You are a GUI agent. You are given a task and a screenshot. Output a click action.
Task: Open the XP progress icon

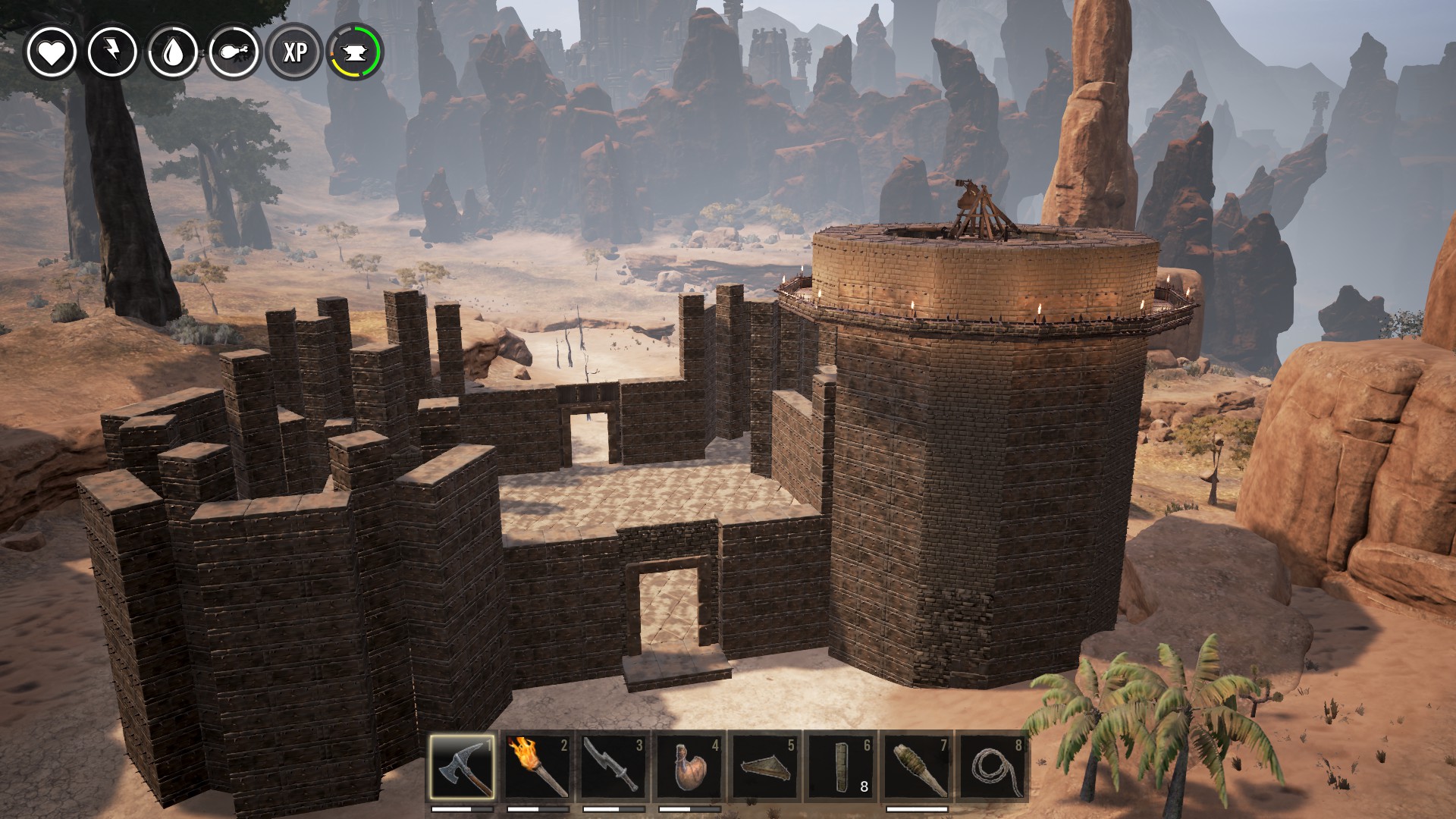coord(295,52)
